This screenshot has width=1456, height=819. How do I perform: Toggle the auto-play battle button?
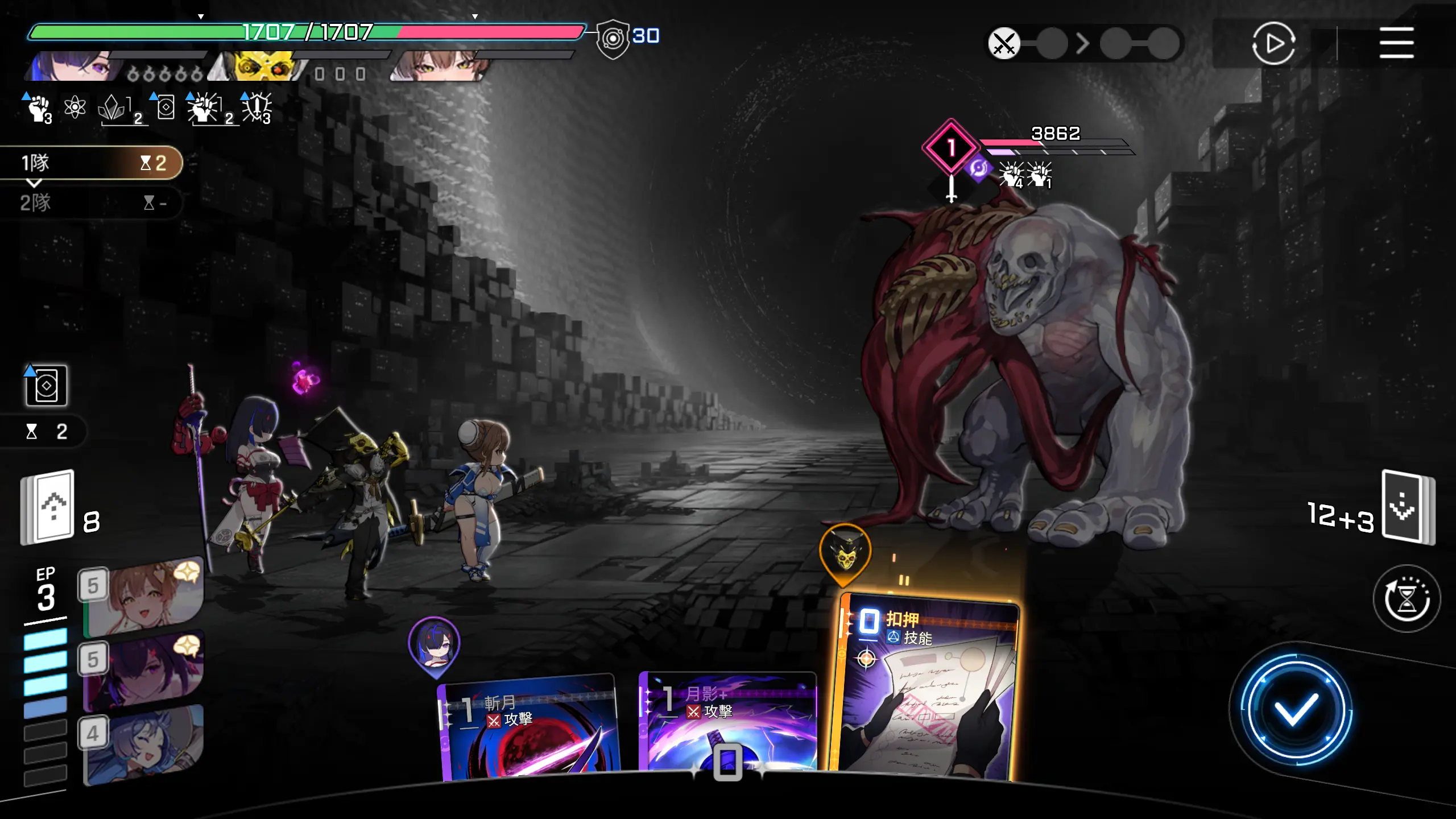[1273, 43]
